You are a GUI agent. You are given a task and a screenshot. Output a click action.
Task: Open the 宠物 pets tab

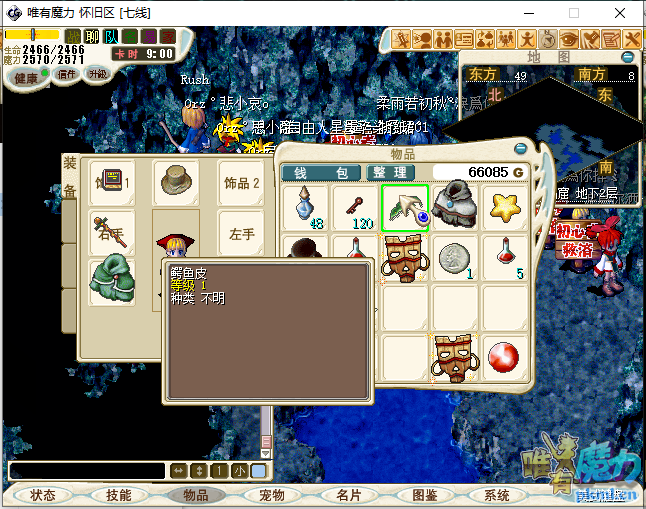pyautogui.click(x=271, y=495)
